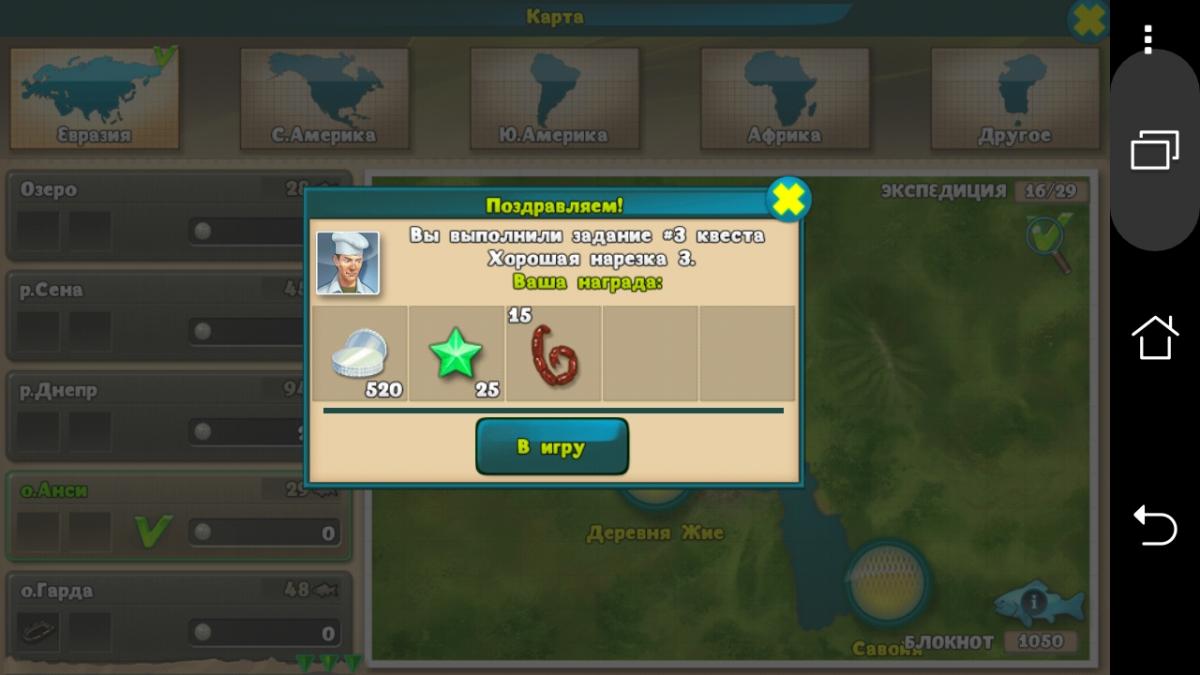Tap the Android home button
The image size is (1200, 675).
tap(1154, 337)
